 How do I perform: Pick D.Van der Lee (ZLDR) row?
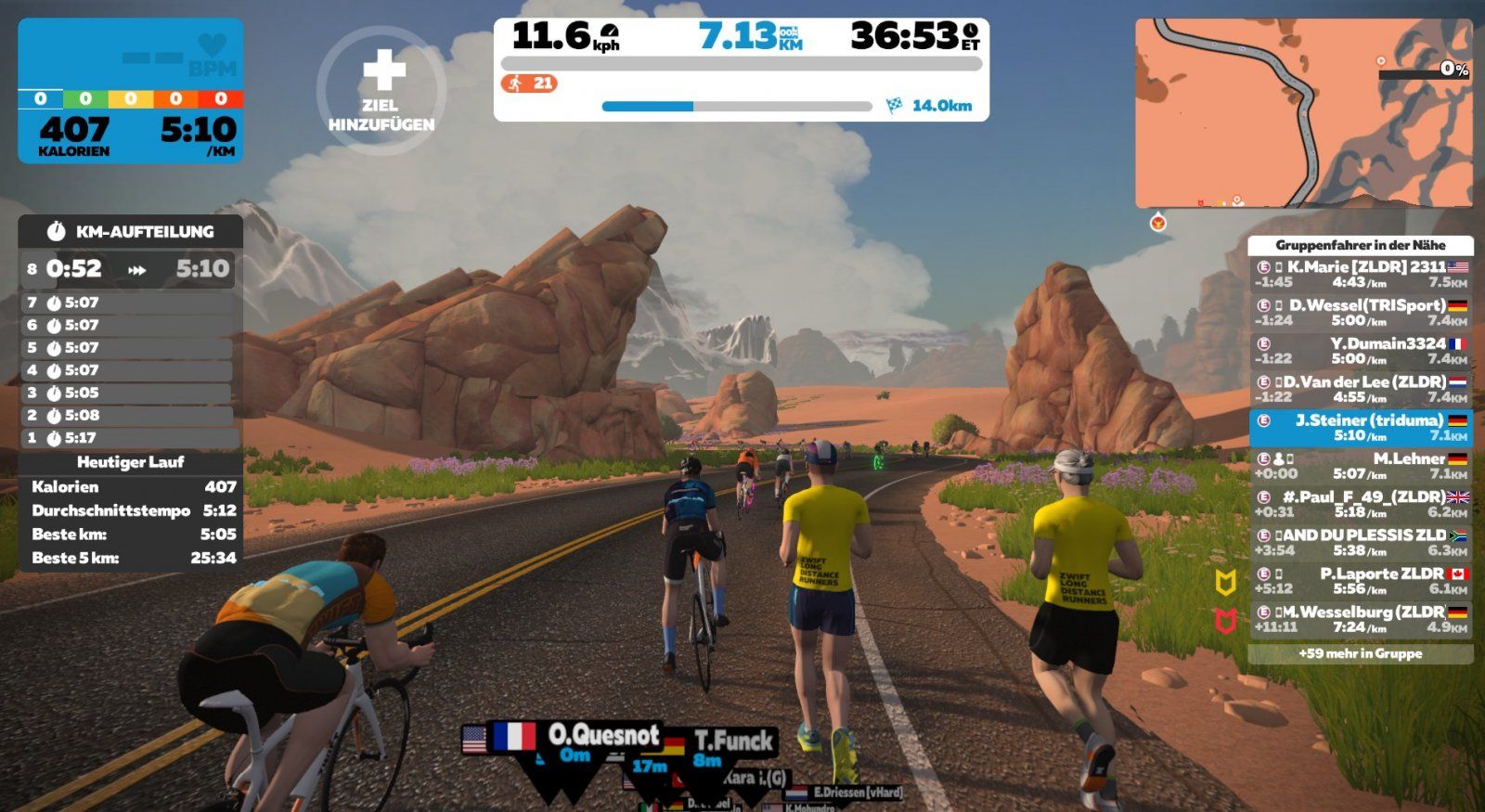[x=1360, y=389]
